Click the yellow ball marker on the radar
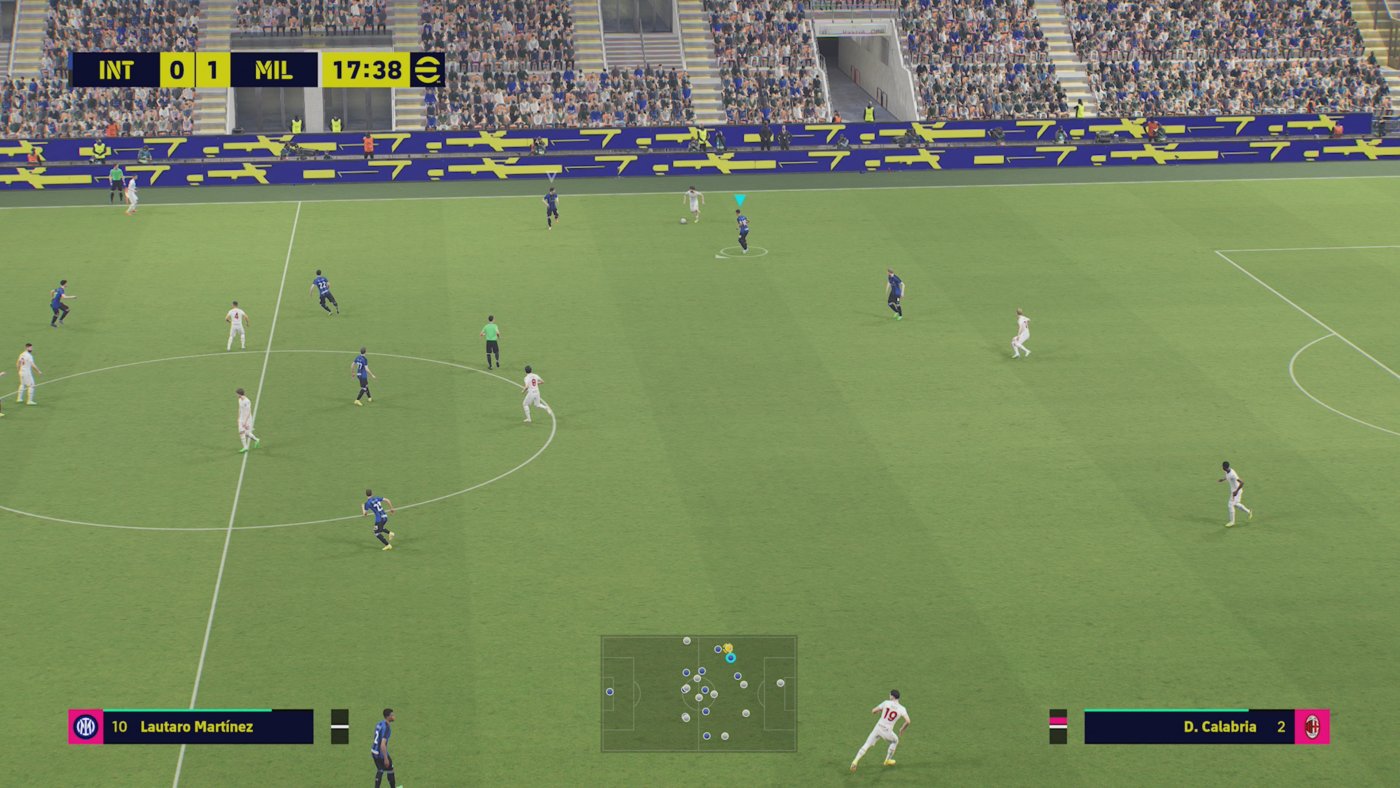The width and height of the screenshot is (1400, 788). 729,648
